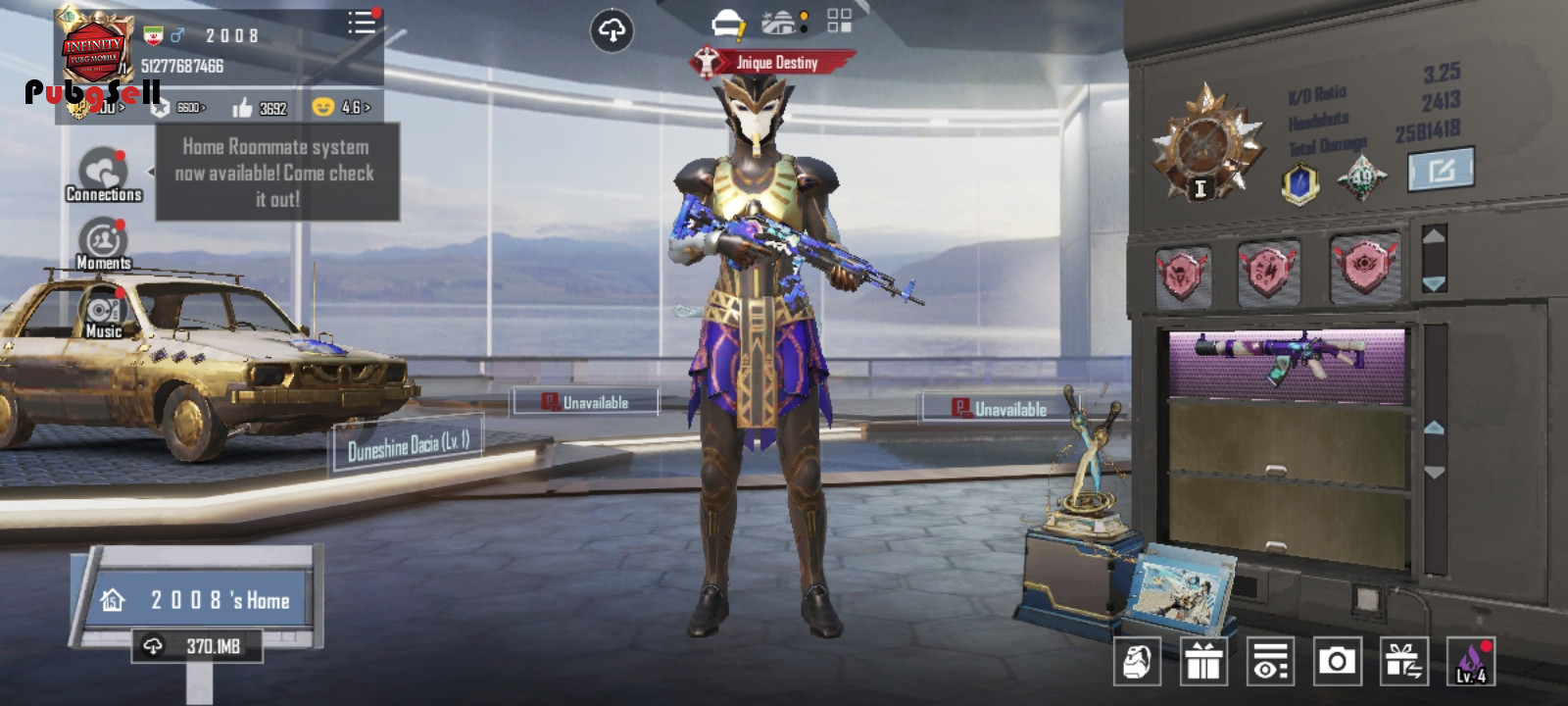Tap the Unique Destiny emote banner
This screenshot has height=706, width=1568.
772,63
